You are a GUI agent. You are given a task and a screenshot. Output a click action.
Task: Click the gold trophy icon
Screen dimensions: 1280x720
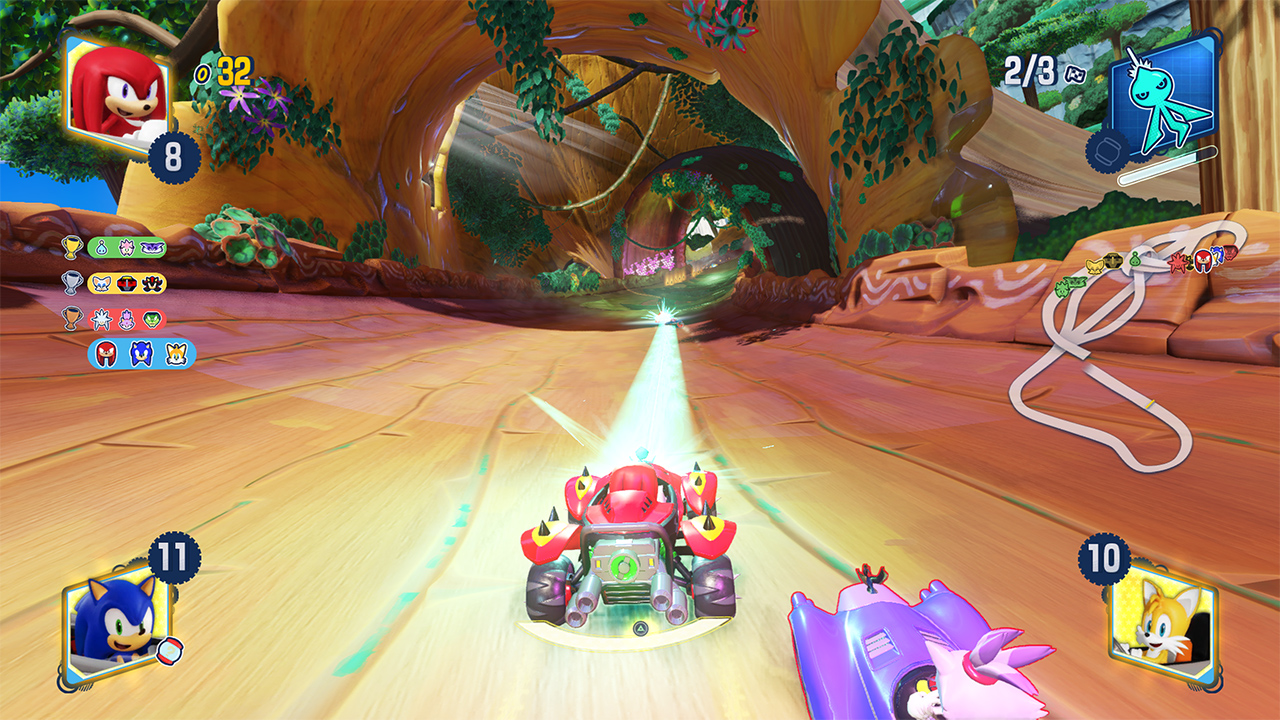71,247
